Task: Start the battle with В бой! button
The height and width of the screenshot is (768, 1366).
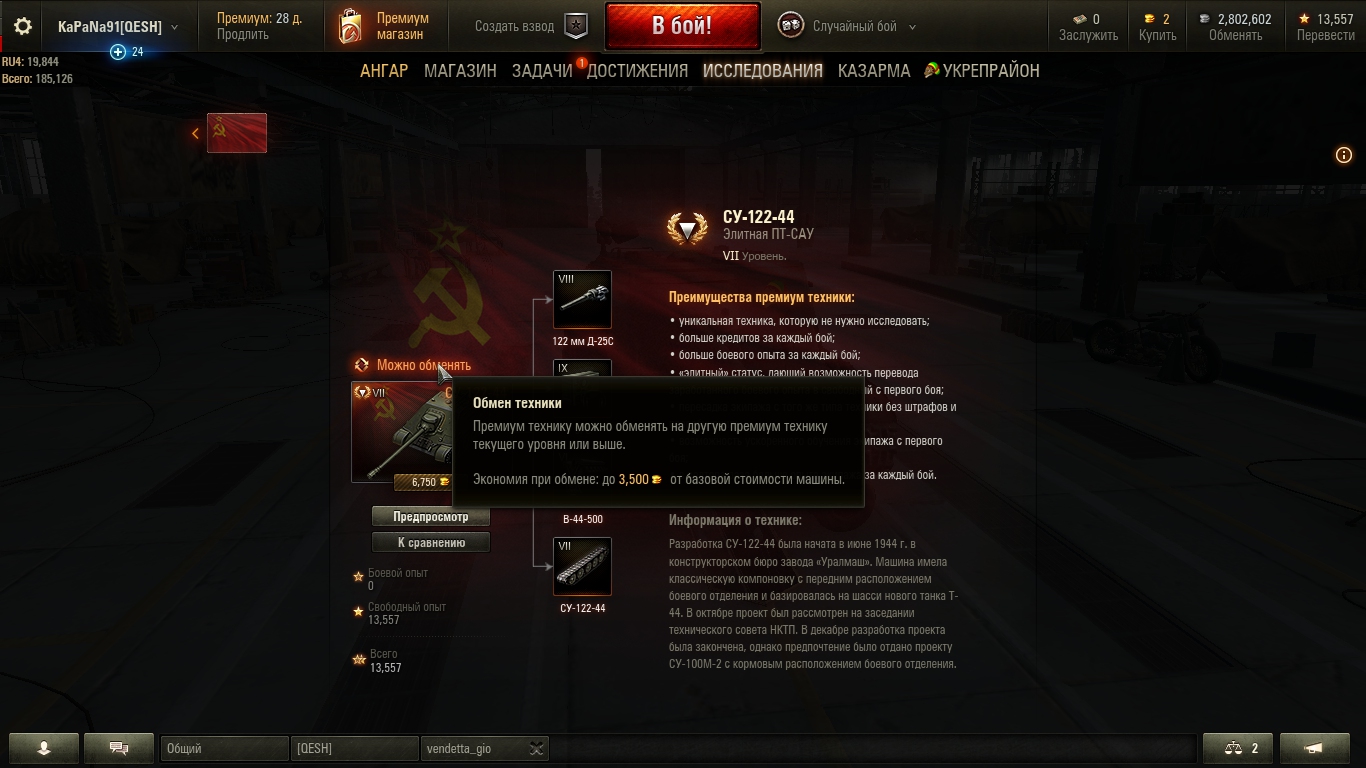Action: 682,26
